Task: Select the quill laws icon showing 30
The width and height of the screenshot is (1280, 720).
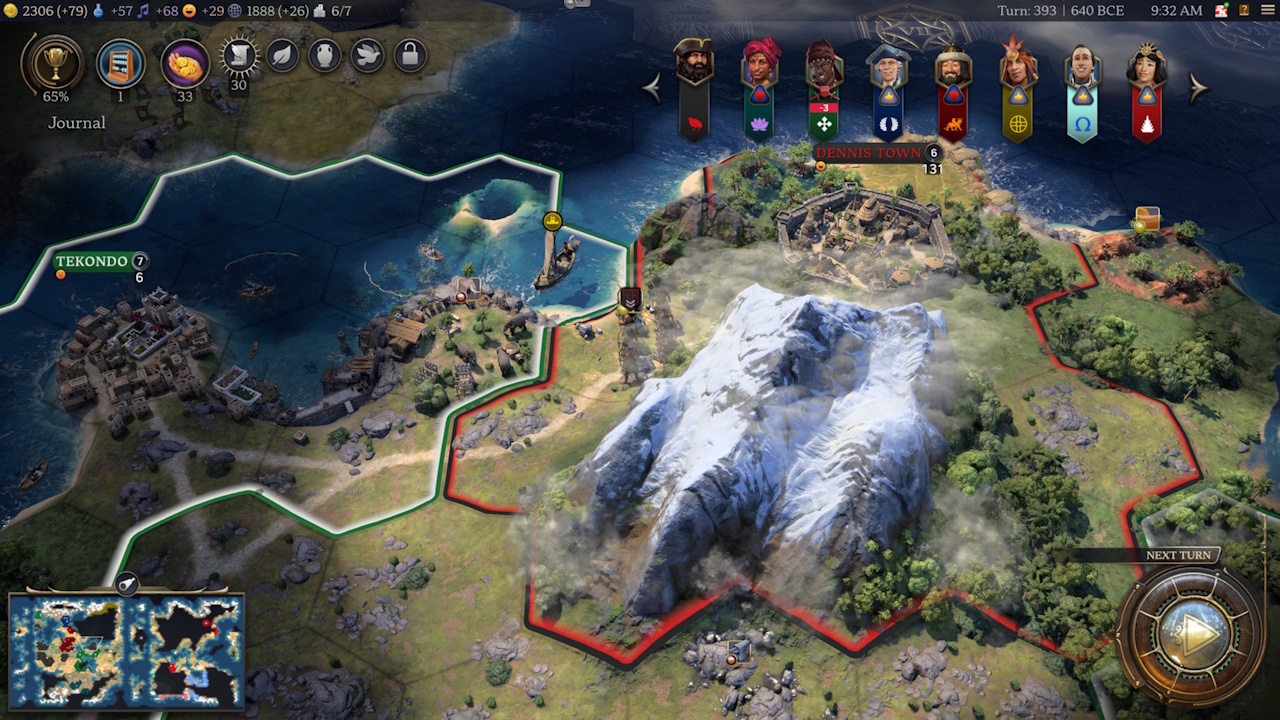Action: [x=240, y=56]
